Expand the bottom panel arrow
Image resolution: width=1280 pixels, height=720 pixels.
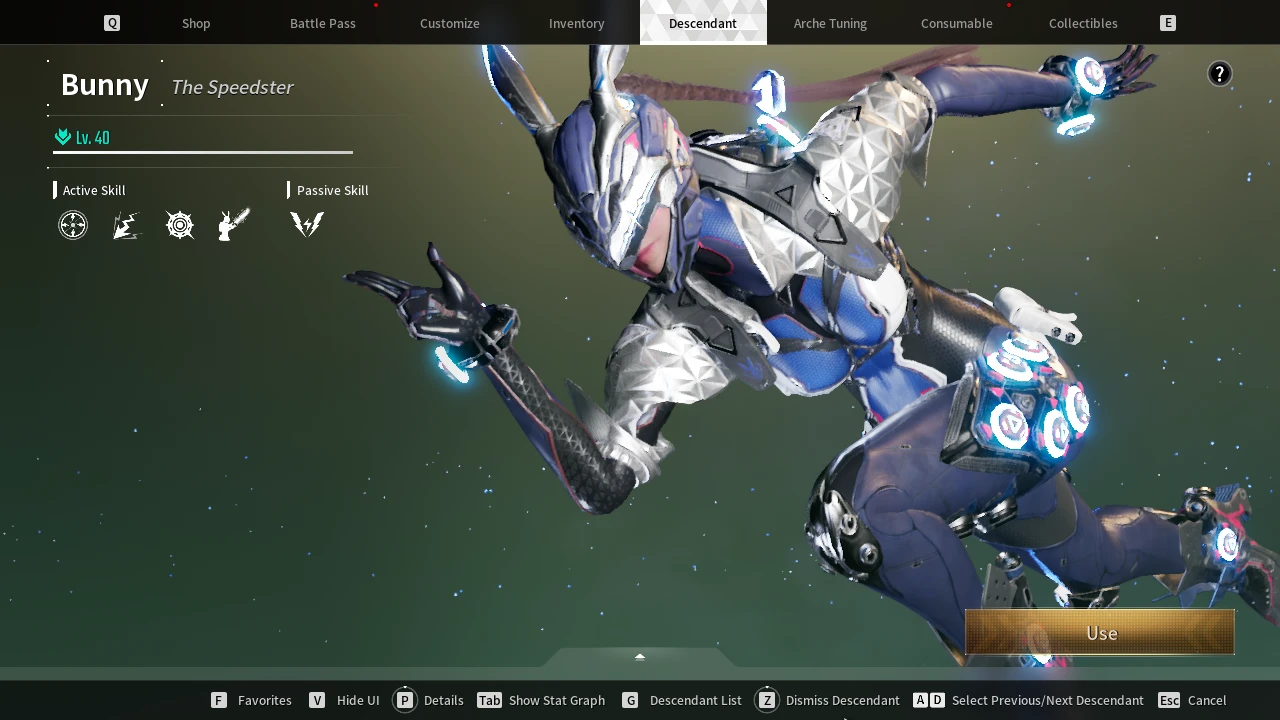point(640,657)
